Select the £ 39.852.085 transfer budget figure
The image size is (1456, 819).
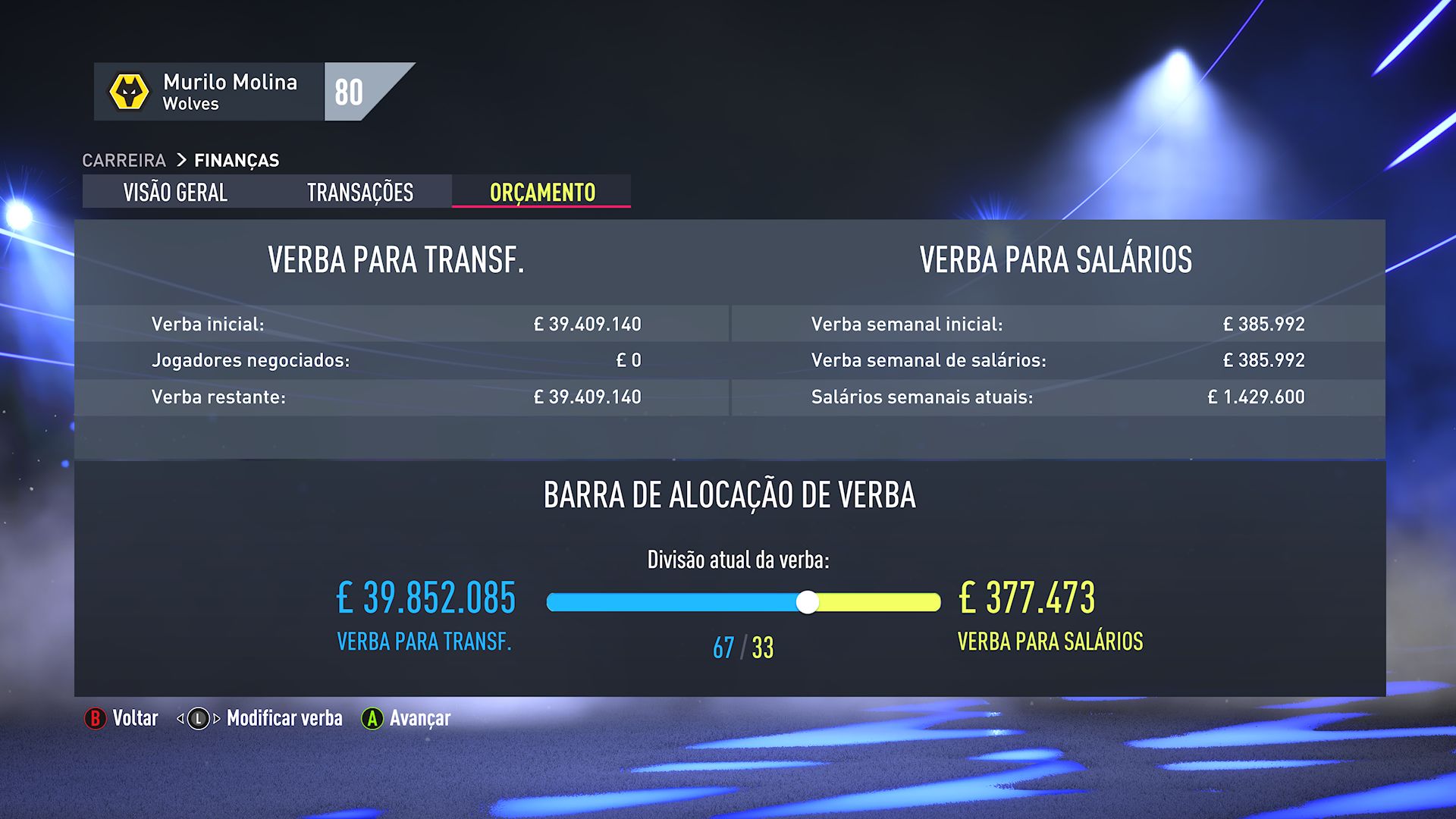tap(425, 599)
